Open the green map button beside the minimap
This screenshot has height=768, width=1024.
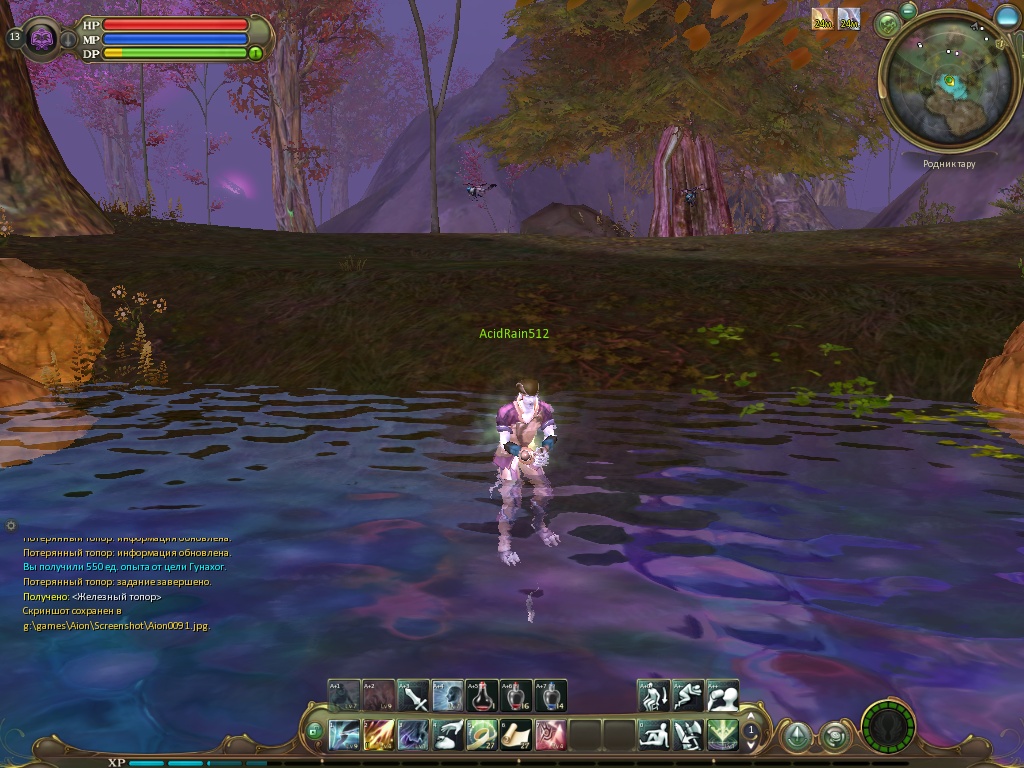(885, 24)
